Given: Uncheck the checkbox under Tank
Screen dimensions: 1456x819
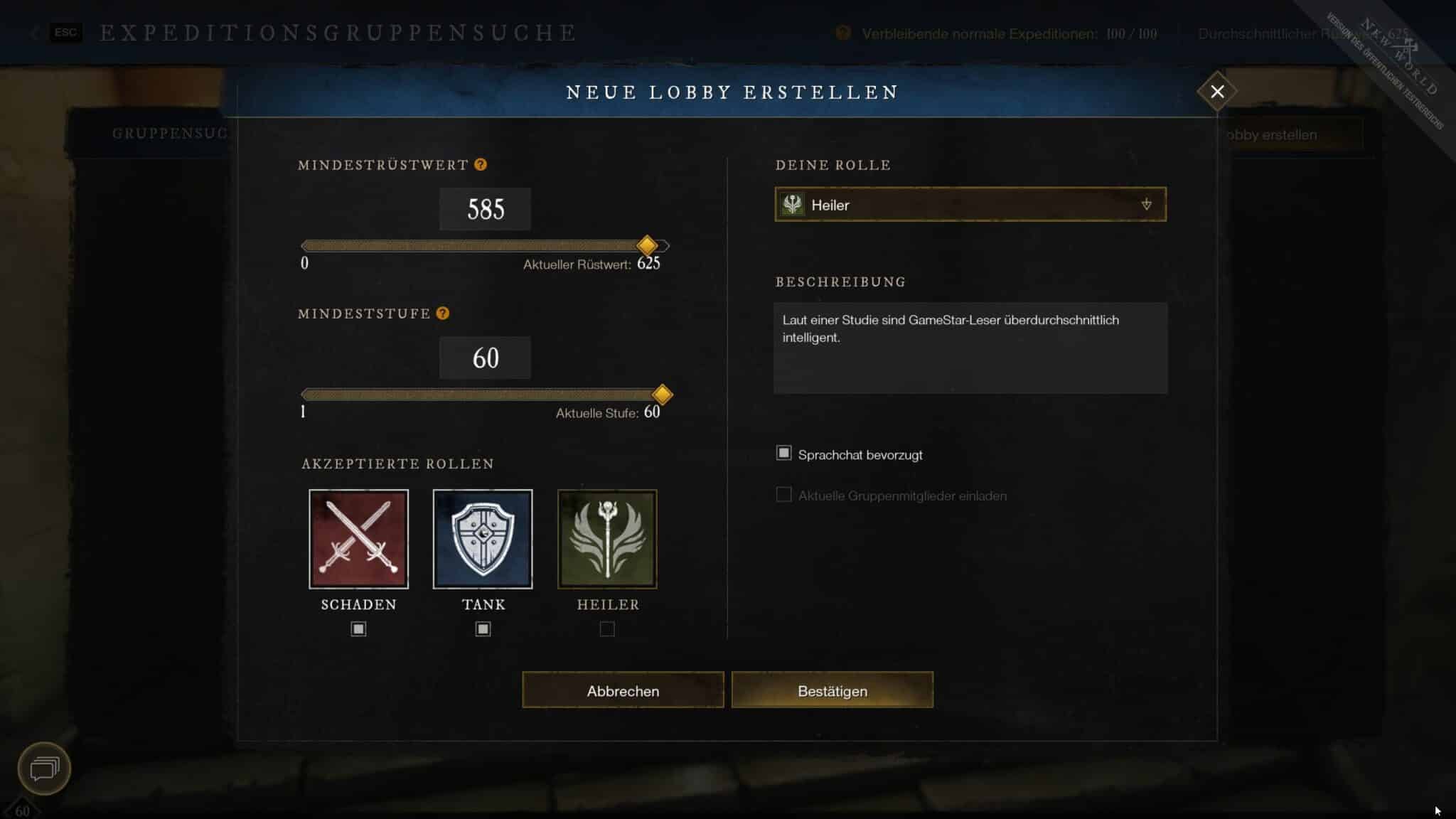Looking at the screenshot, I should 483,629.
